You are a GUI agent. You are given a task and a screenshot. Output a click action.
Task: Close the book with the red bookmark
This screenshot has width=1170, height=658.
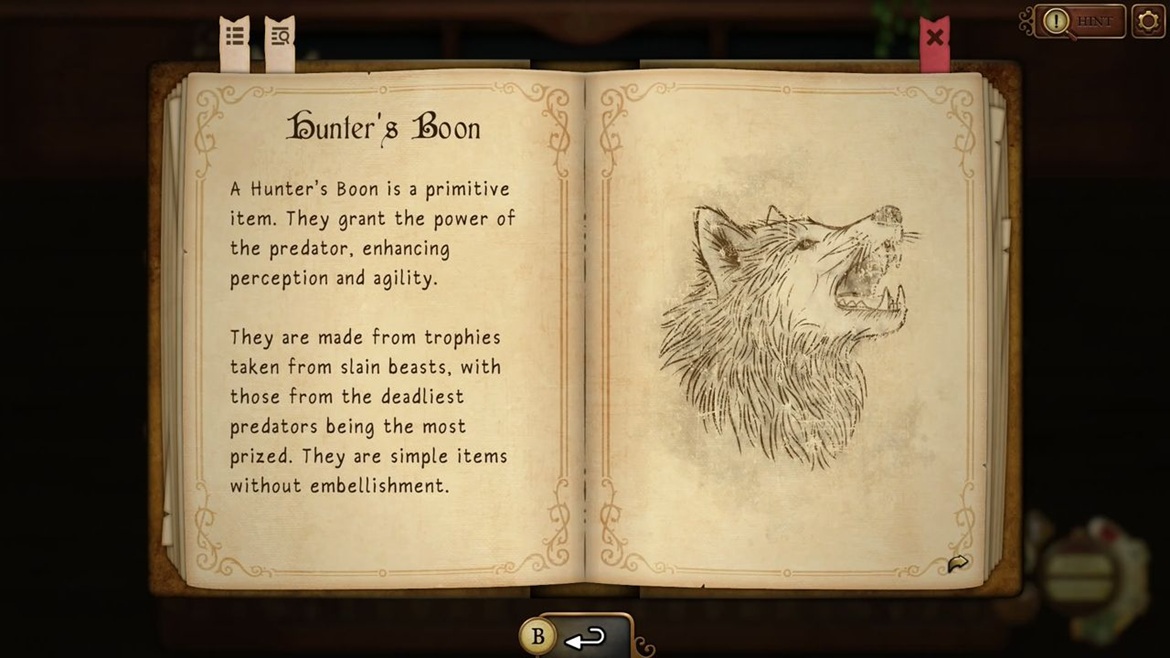click(934, 38)
